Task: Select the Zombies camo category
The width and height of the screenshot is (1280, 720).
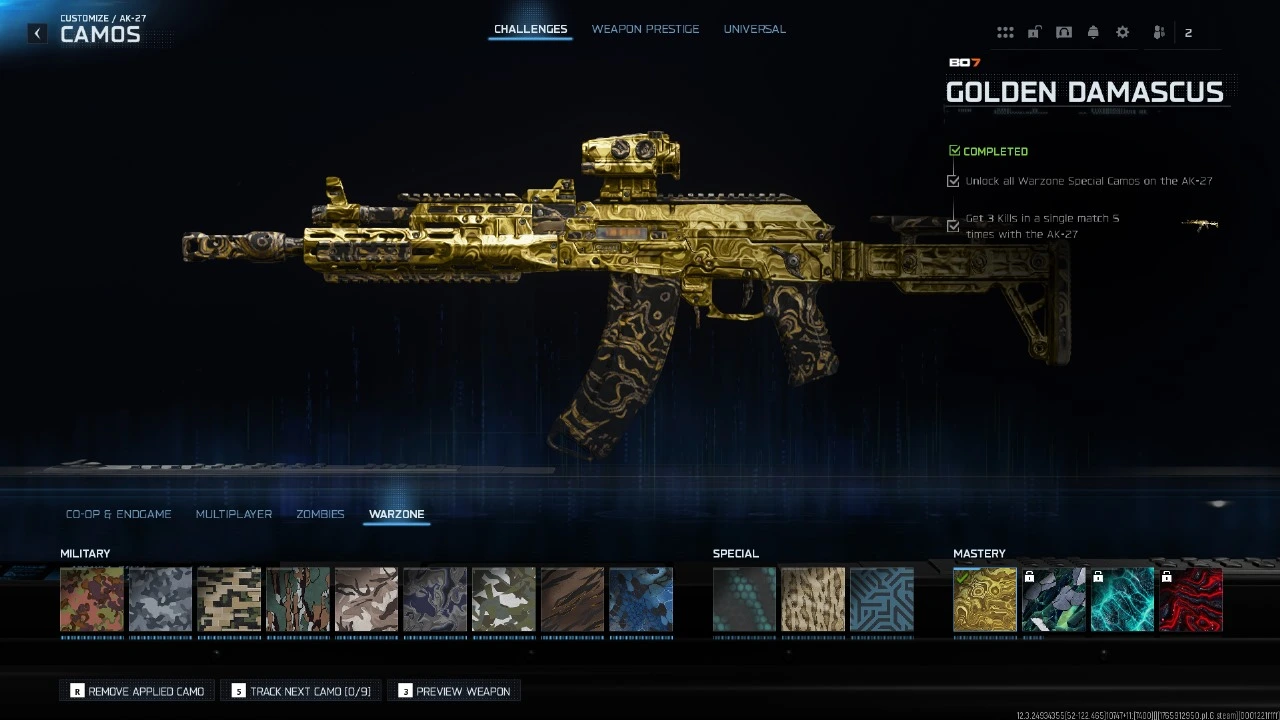Action: pos(320,514)
